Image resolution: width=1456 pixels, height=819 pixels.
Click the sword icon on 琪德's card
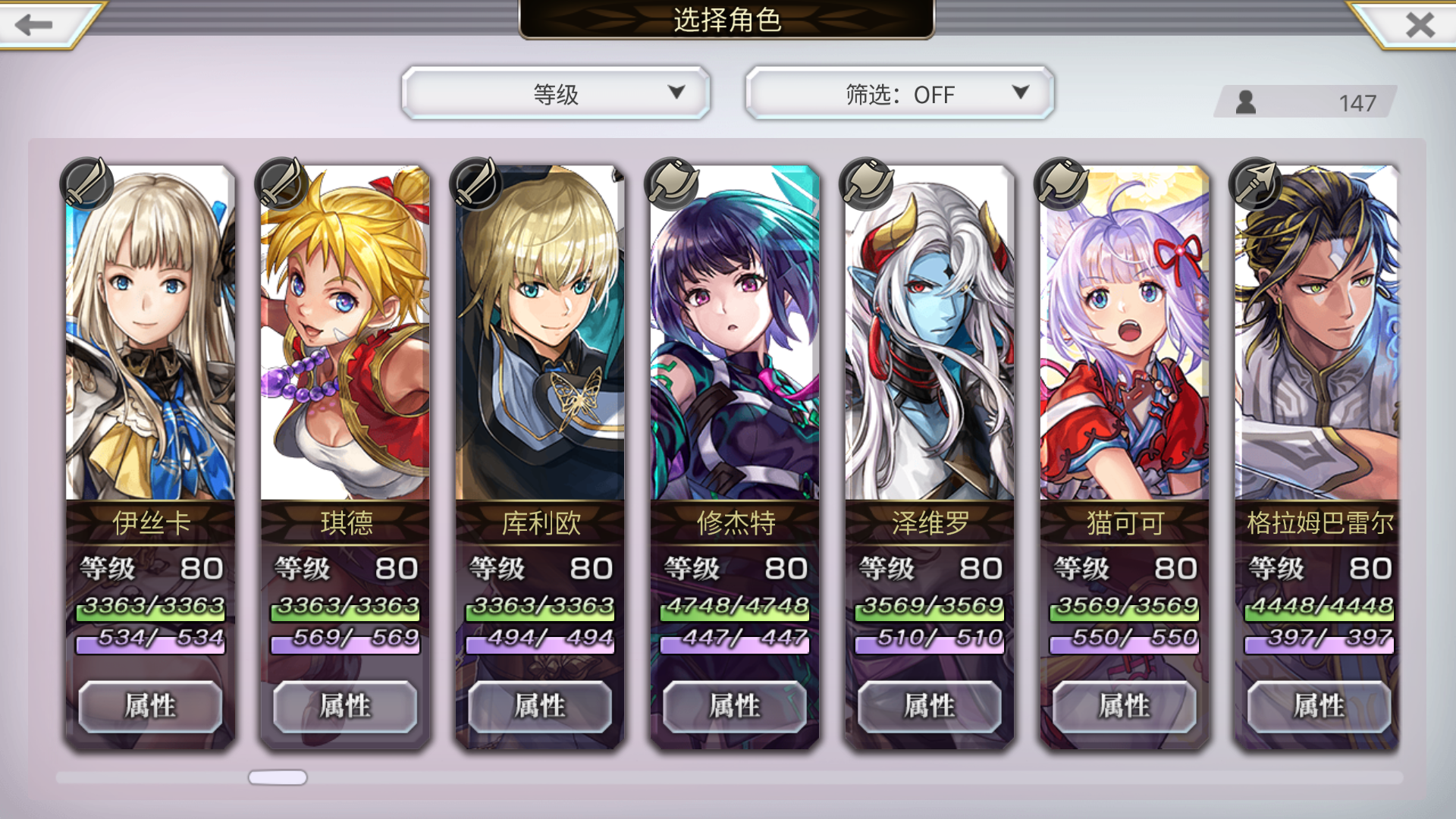[x=281, y=184]
